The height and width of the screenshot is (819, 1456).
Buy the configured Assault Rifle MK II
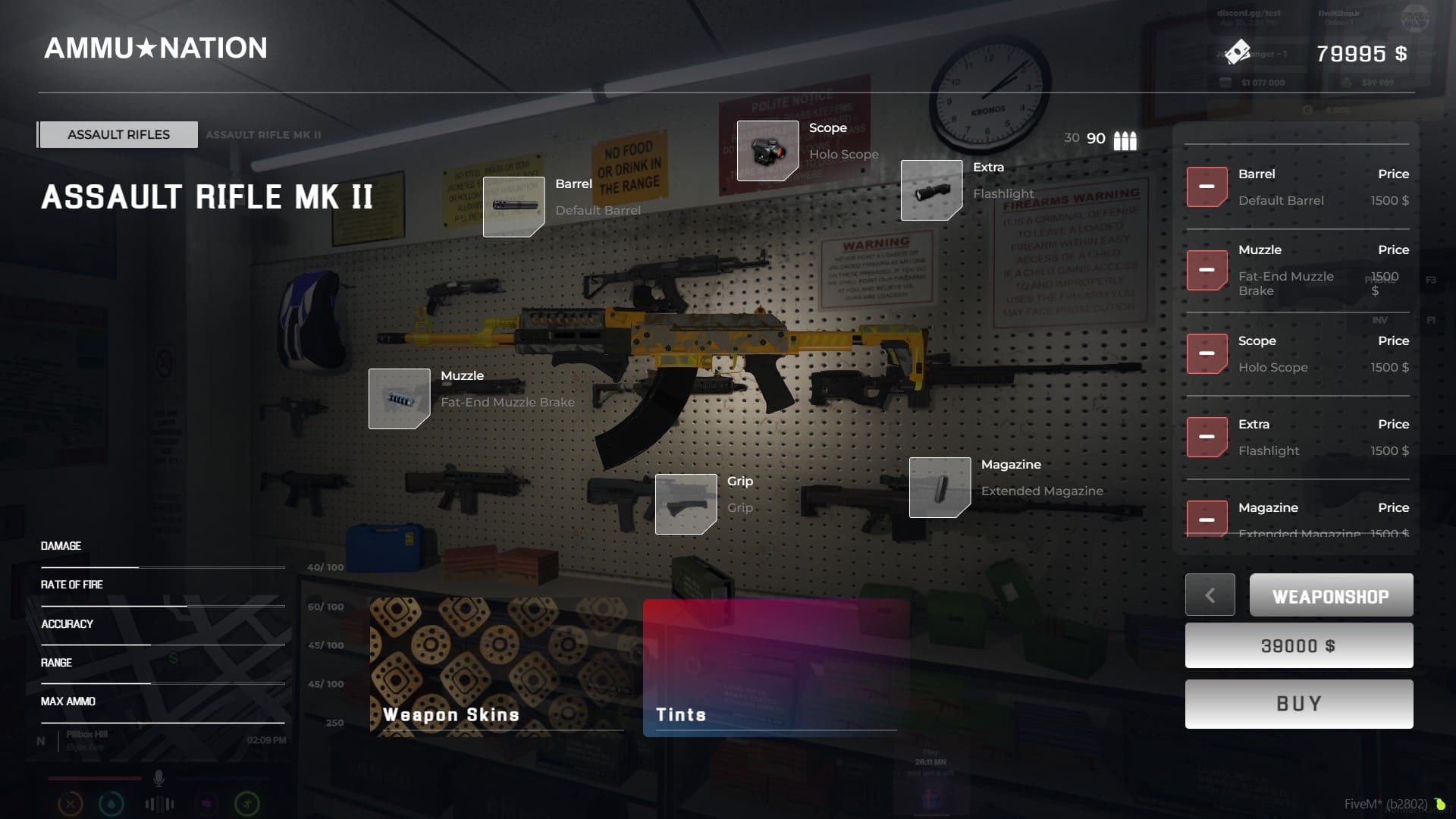pyautogui.click(x=1298, y=704)
